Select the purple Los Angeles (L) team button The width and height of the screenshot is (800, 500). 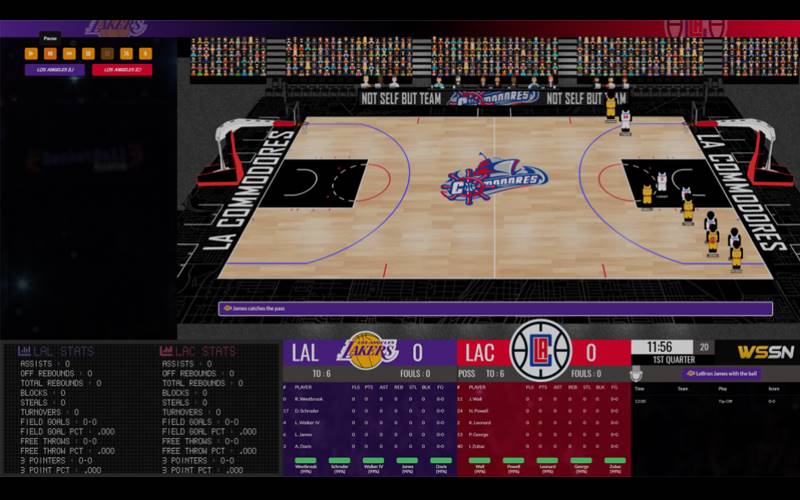click(x=55, y=70)
